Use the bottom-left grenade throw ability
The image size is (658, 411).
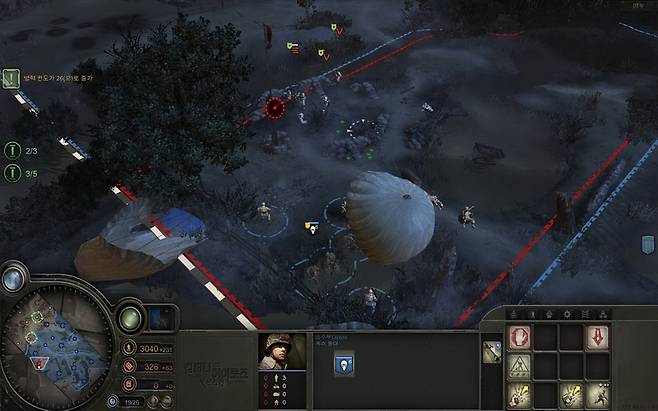(521, 396)
